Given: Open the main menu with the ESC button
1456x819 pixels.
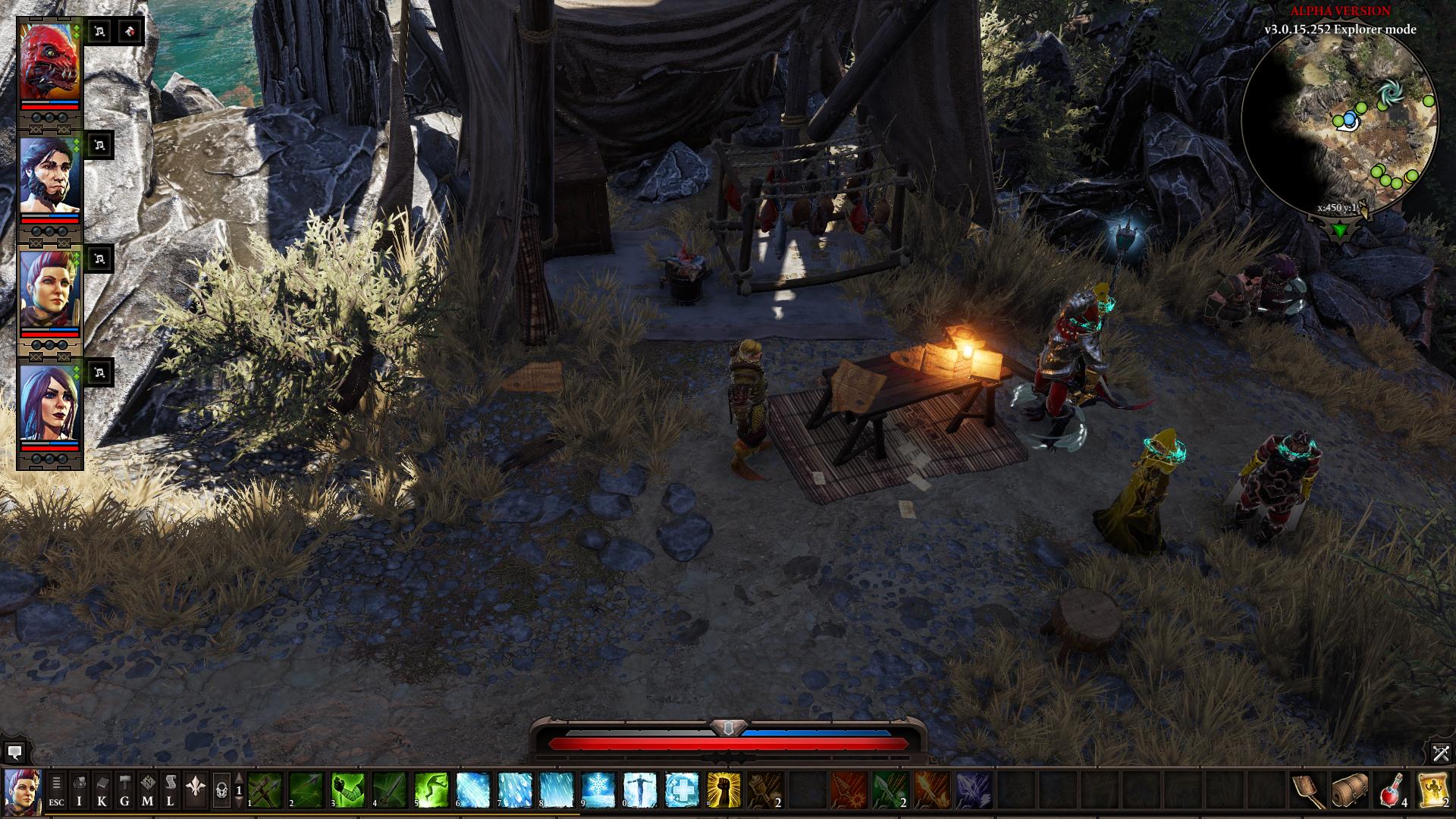Looking at the screenshot, I should (x=57, y=791).
